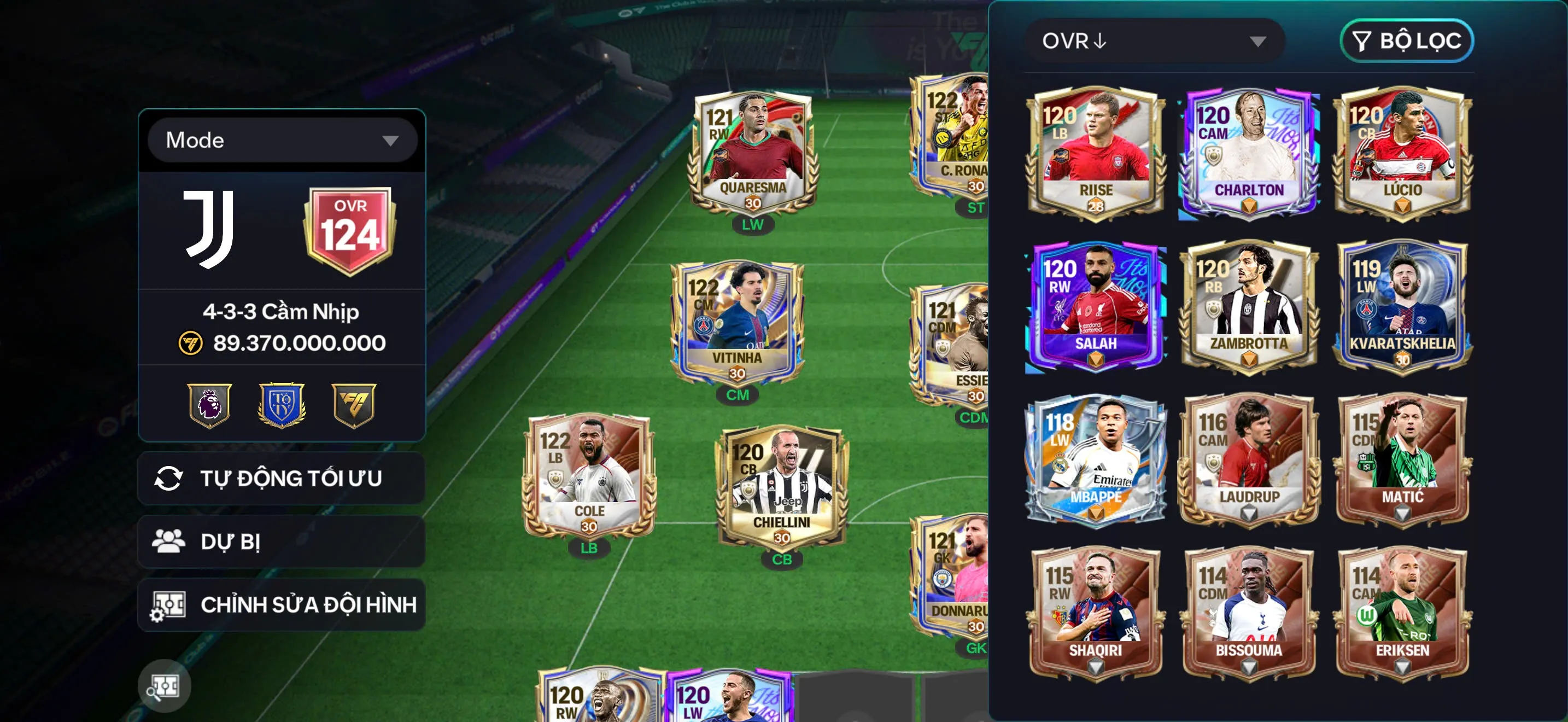Open the BỘ LỌC filter panel

point(1406,42)
